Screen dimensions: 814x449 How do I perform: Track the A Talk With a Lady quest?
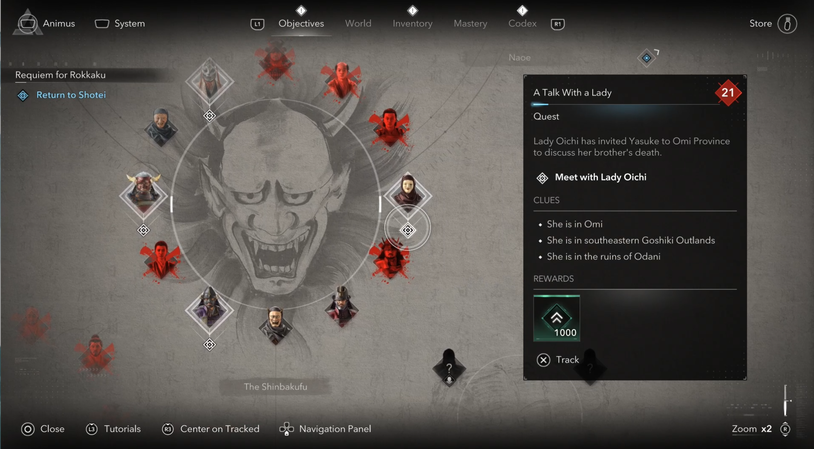(x=558, y=360)
